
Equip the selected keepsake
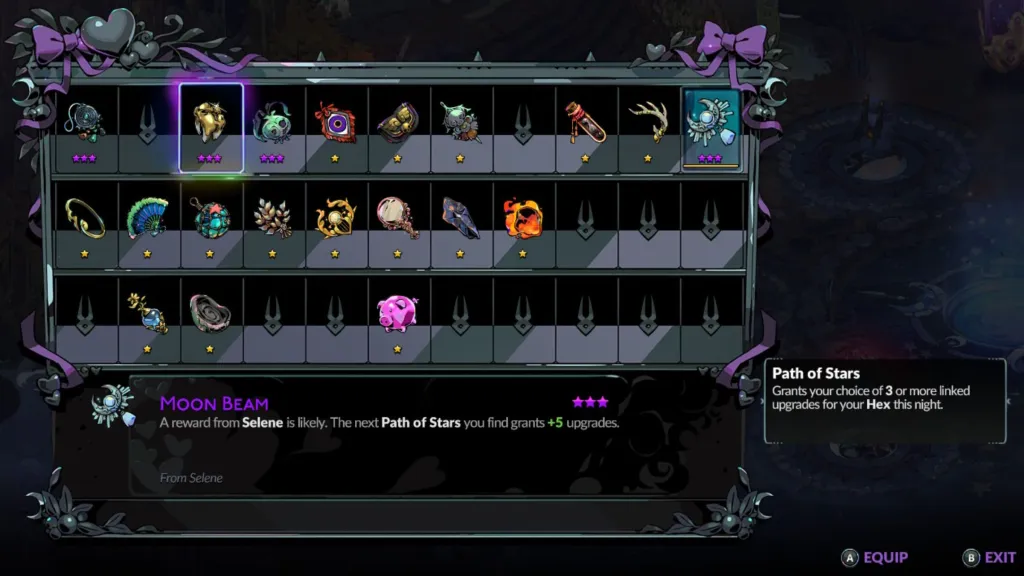point(875,558)
